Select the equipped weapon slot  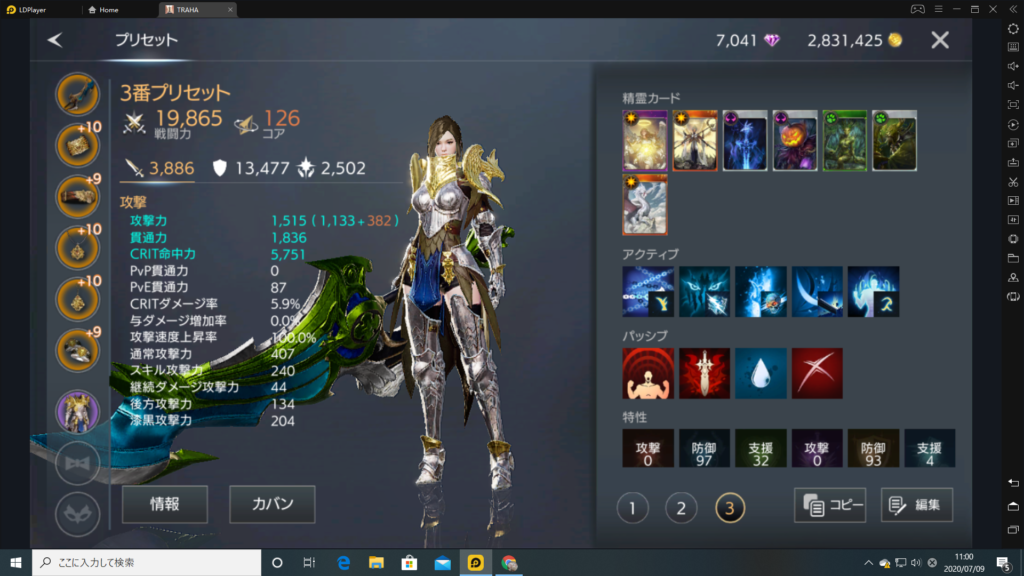tap(76, 95)
